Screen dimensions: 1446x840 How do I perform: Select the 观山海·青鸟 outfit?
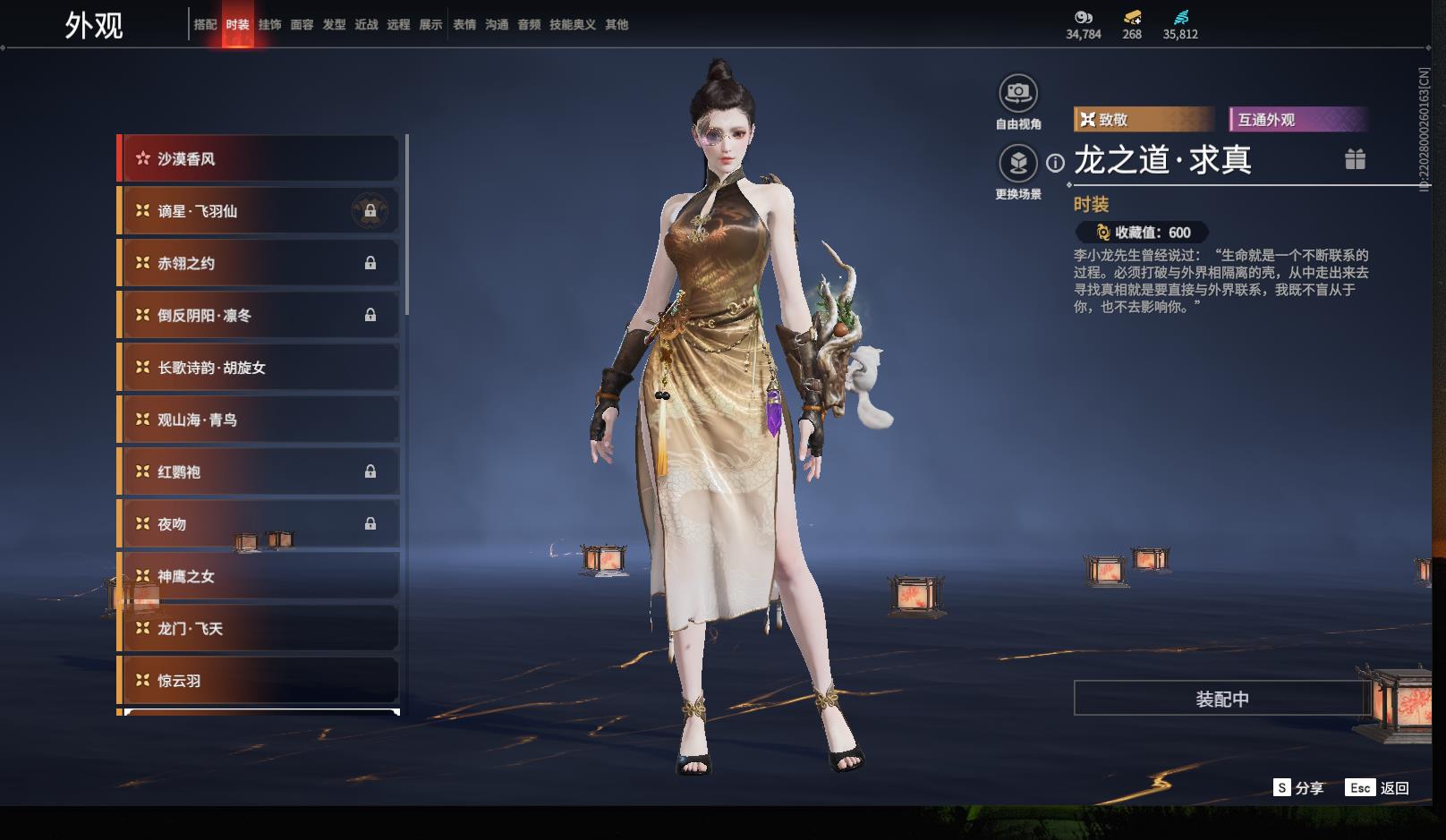click(x=259, y=420)
